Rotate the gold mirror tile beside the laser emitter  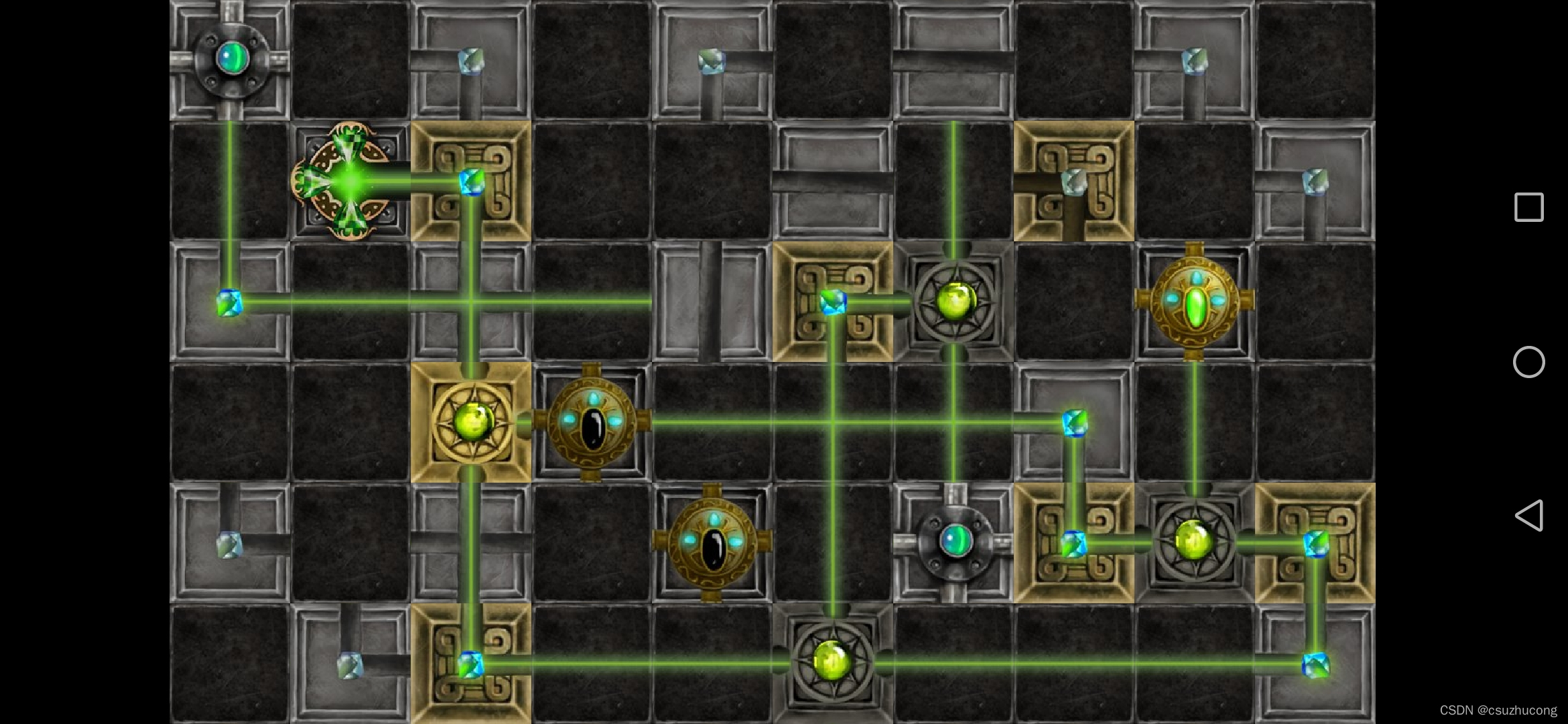471,181
